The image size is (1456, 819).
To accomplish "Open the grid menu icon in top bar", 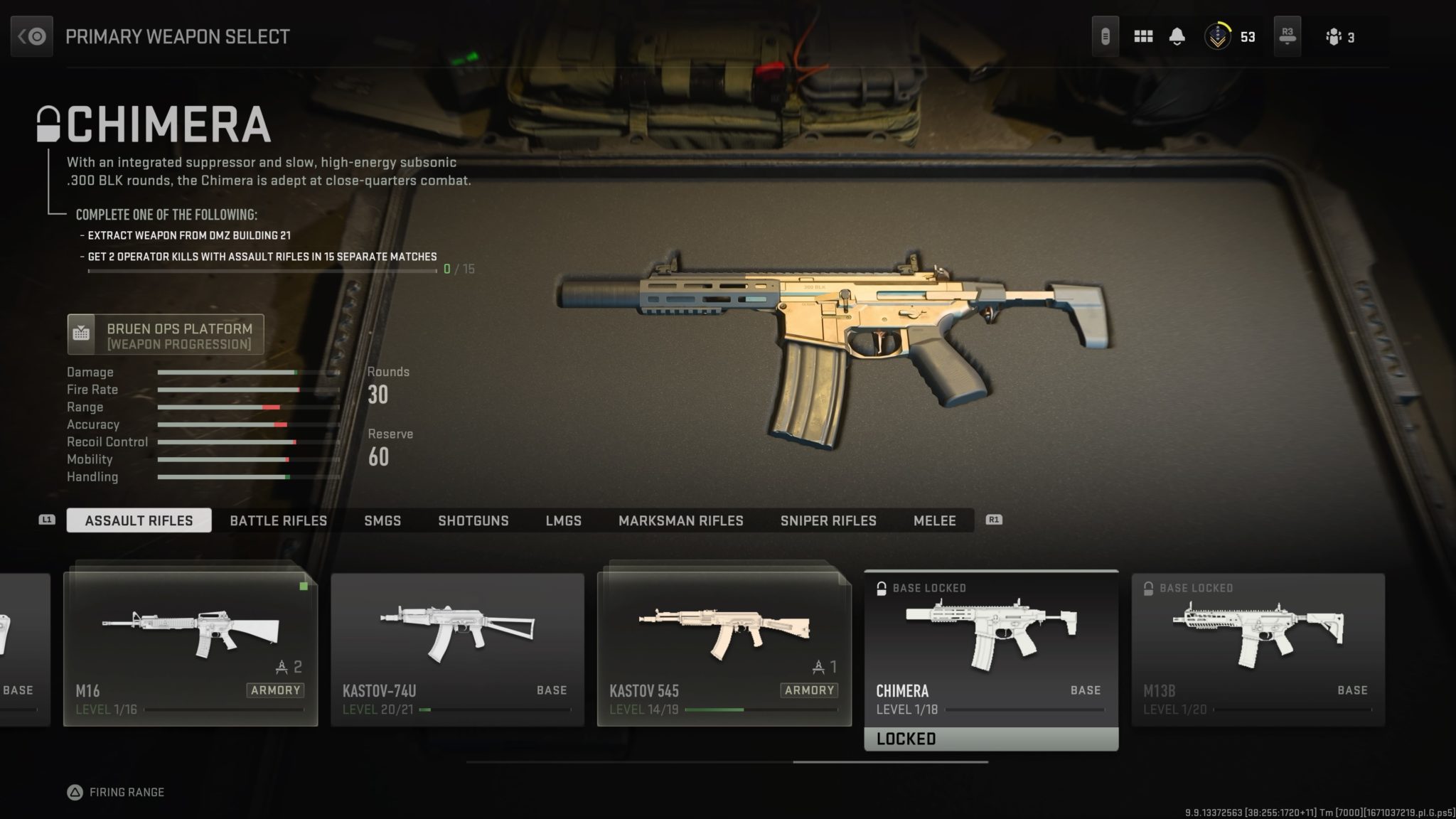I will (1143, 36).
